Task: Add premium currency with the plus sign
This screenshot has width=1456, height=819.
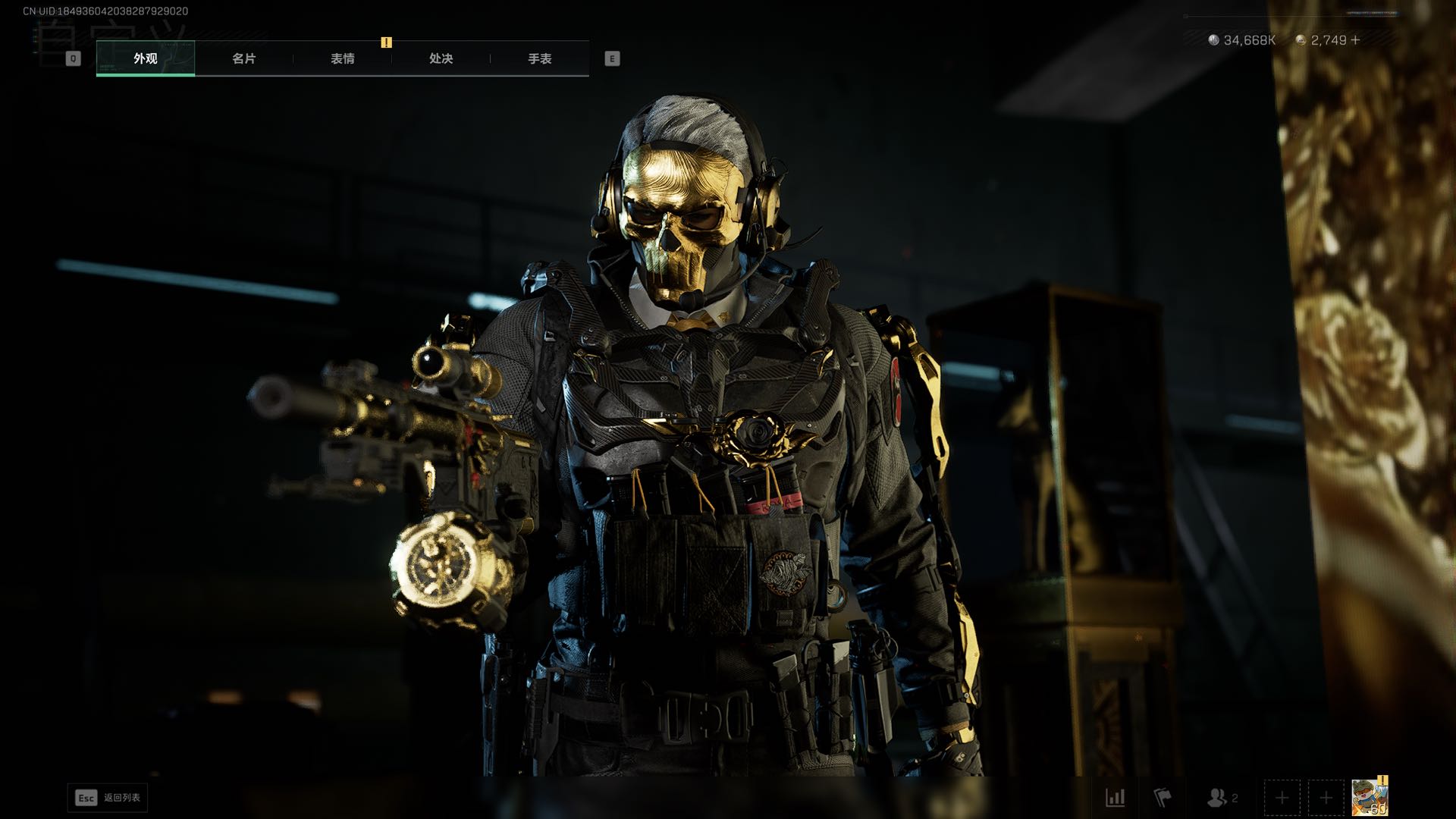Action: pos(1356,40)
